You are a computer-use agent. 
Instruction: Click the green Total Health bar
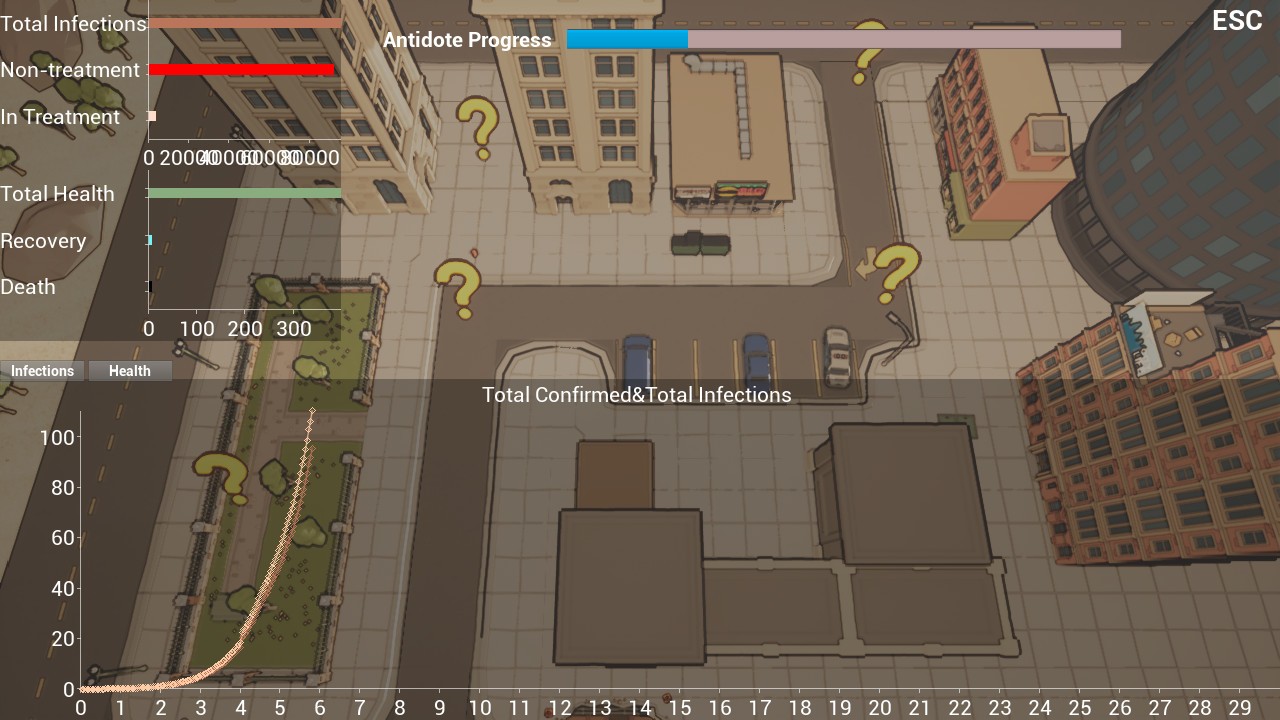point(245,193)
